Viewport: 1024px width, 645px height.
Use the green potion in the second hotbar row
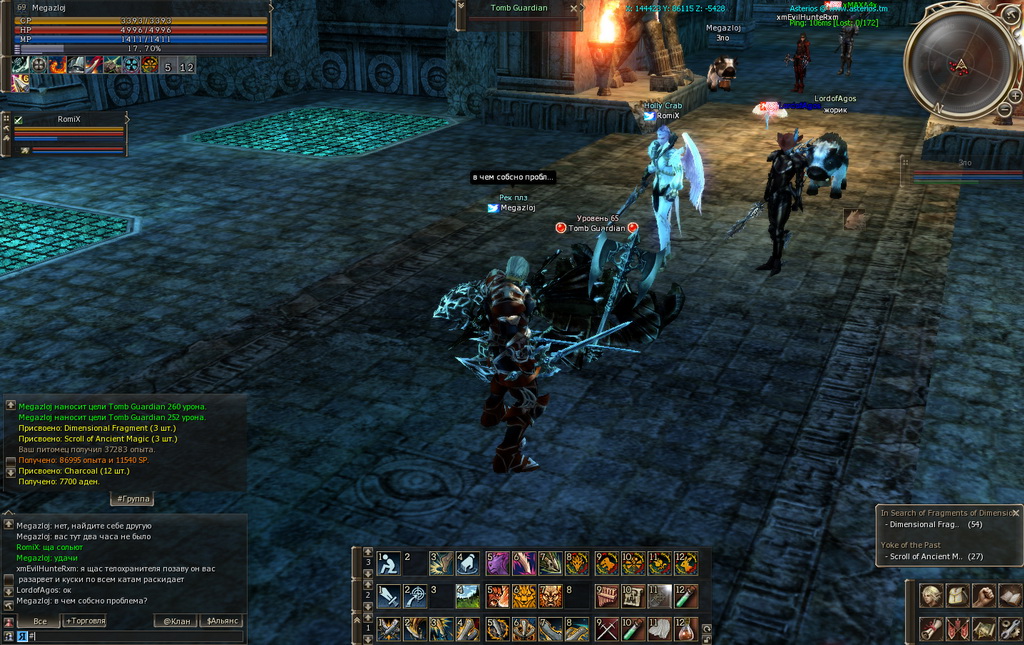685,597
